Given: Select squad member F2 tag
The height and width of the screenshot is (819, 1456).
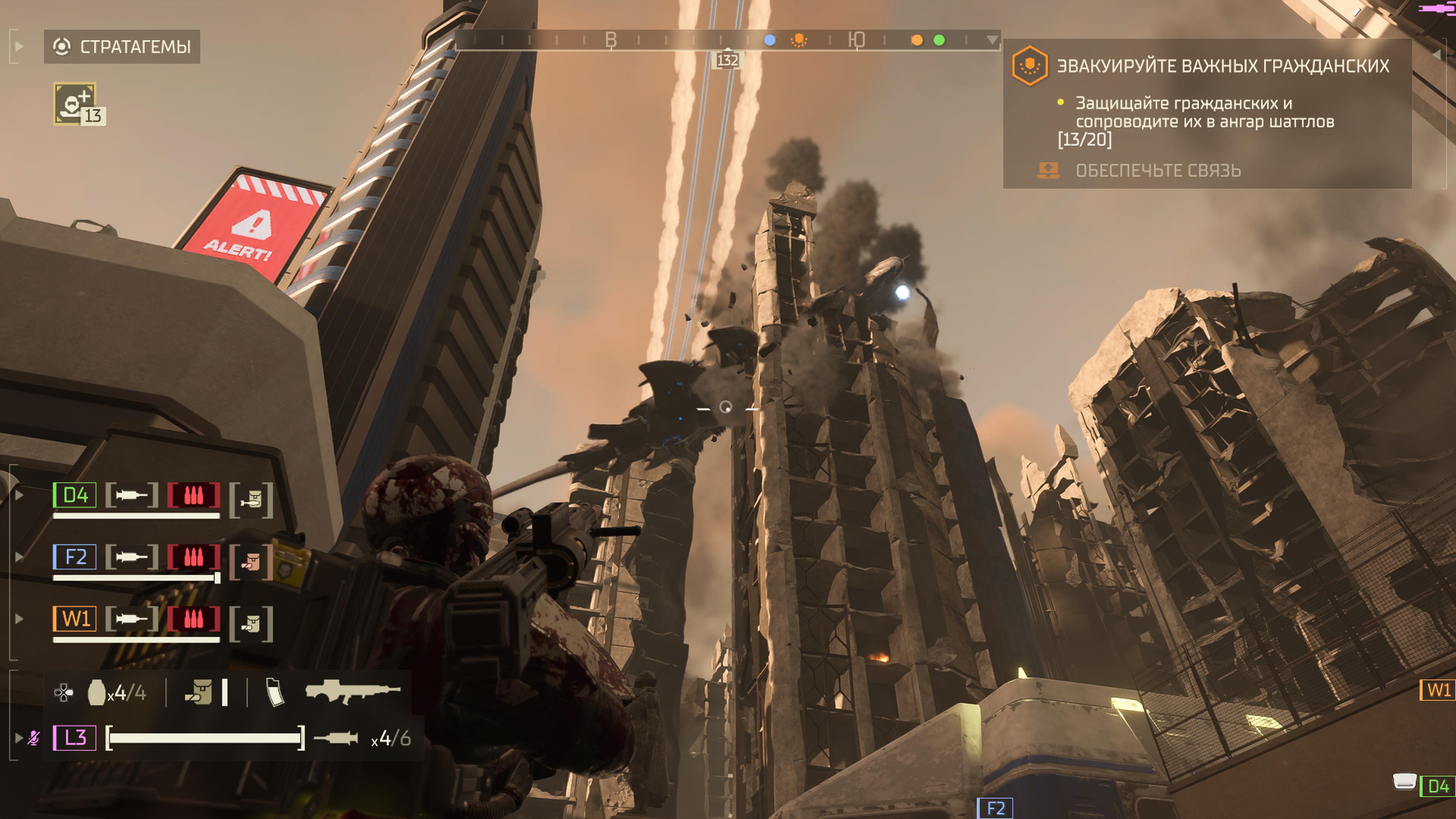Looking at the screenshot, I should pyautogui.click(x=75, y=557).
